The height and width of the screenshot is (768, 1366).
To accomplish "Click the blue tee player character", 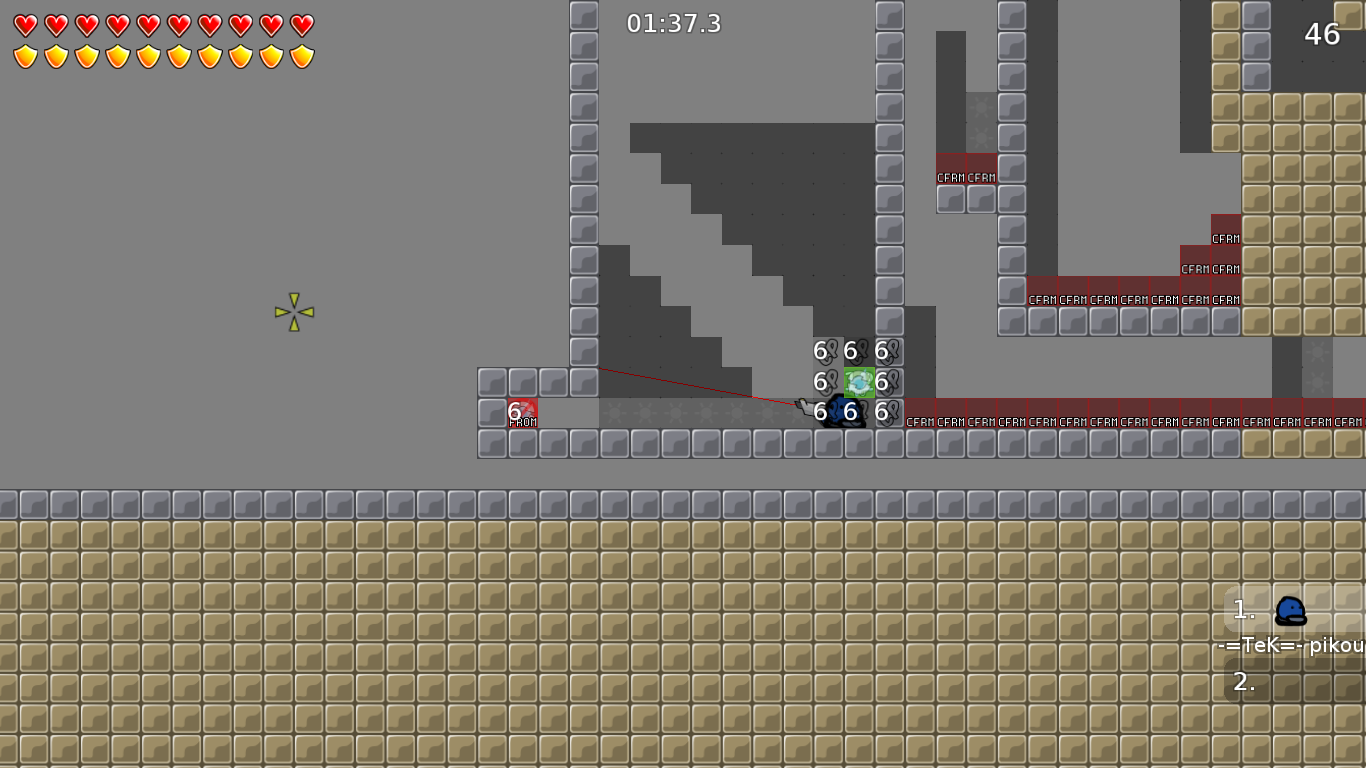I will [845, 413].
